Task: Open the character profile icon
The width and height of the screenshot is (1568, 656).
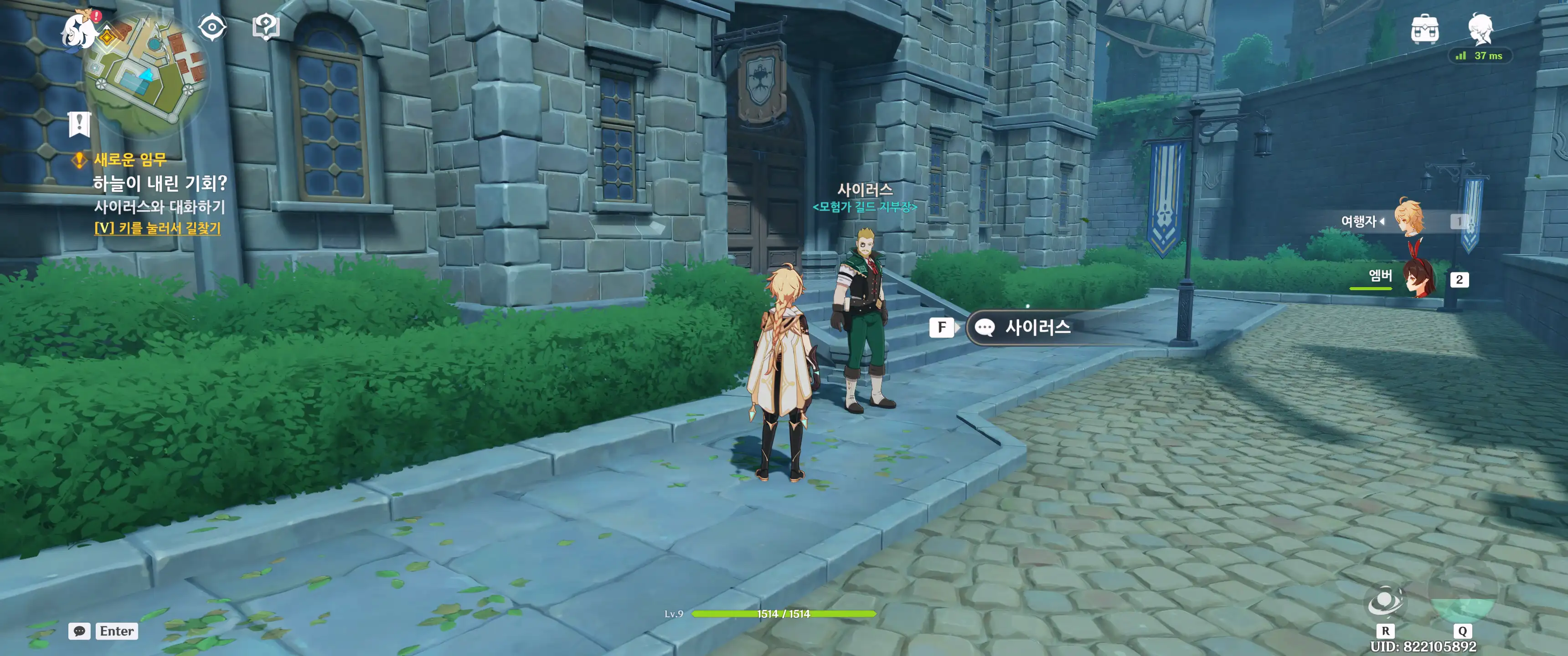Action: [x=1480, y=29]
